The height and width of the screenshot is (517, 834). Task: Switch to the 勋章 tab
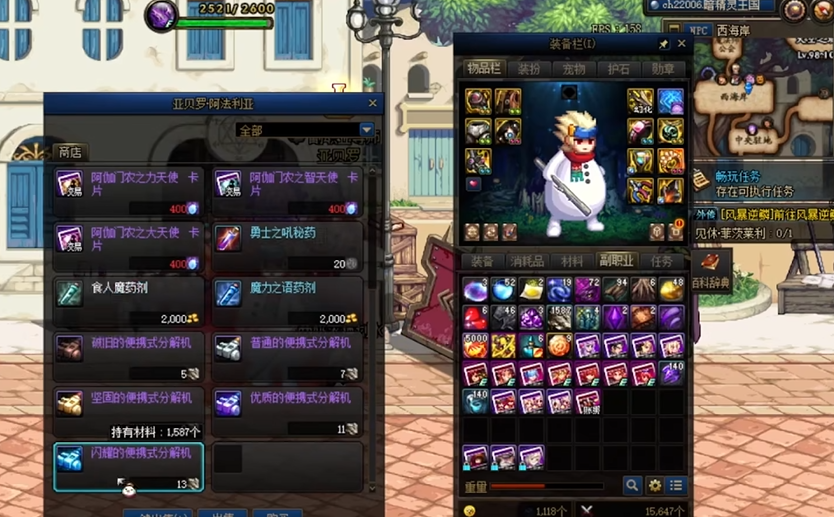(663, 69)
